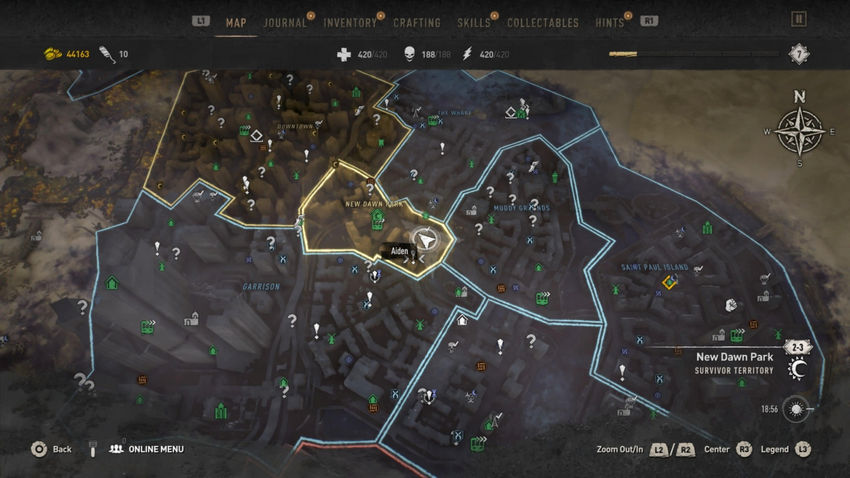Click the compass rose on the map

[799, 132]
